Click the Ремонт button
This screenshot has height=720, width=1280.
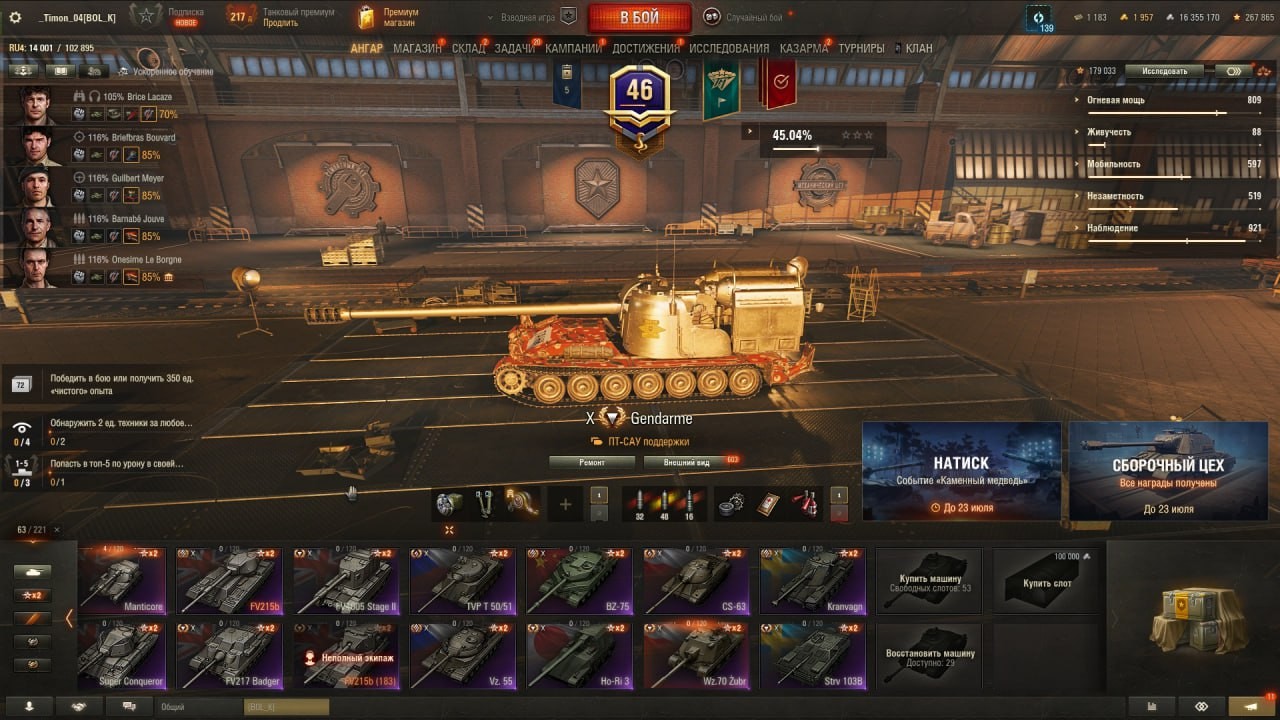592,462
